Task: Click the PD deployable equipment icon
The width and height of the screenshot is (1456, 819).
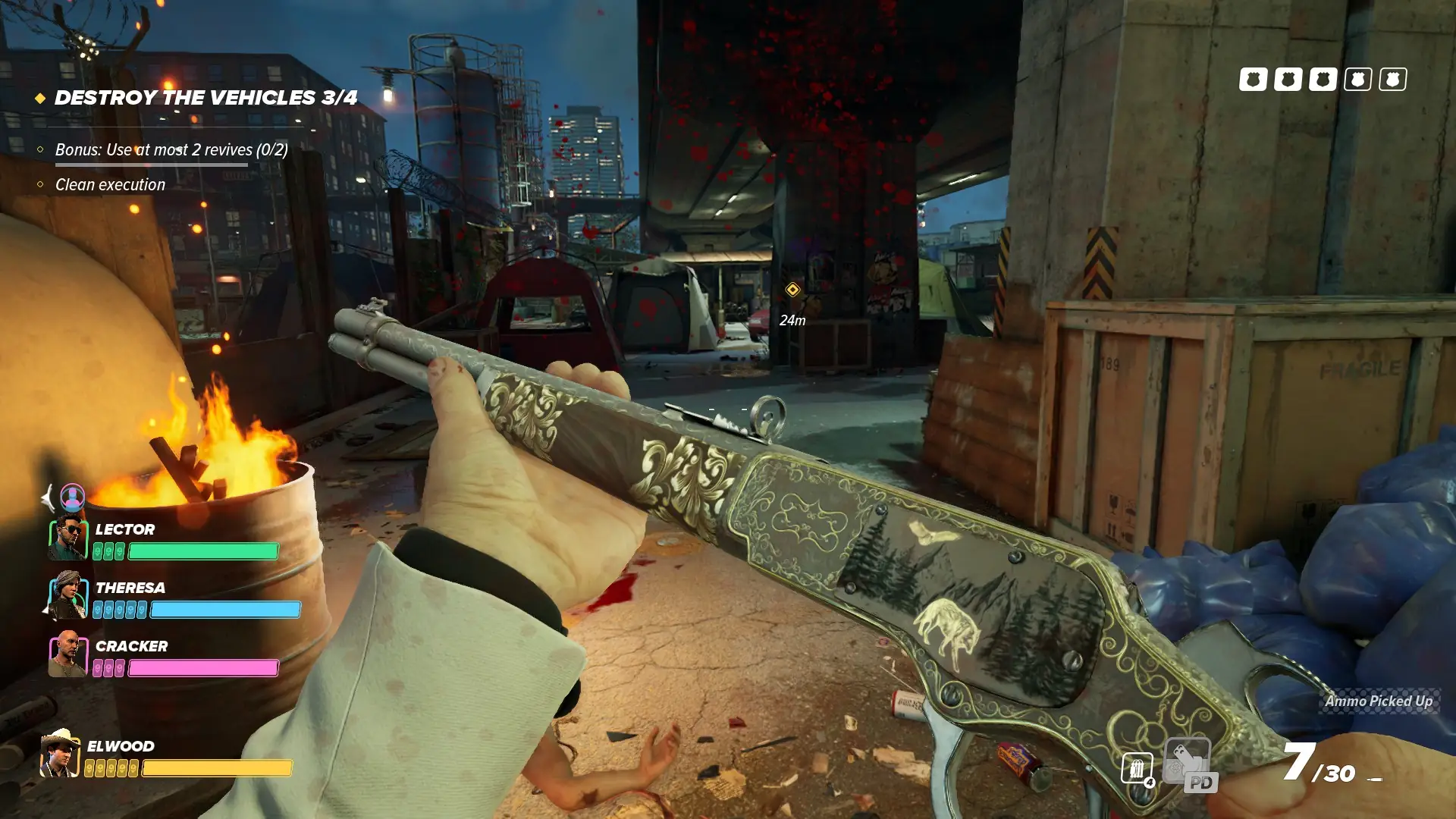Action: [1188, 764]
